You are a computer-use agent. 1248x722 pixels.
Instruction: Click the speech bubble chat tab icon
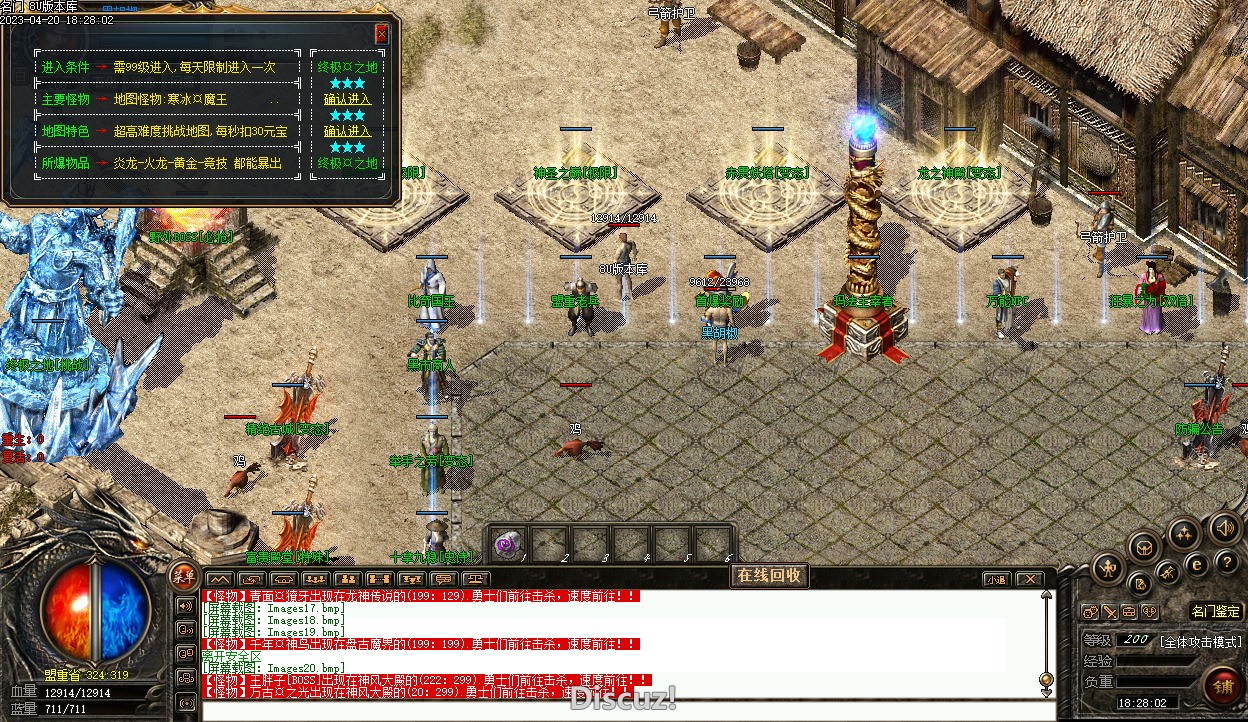pos(443,579)
